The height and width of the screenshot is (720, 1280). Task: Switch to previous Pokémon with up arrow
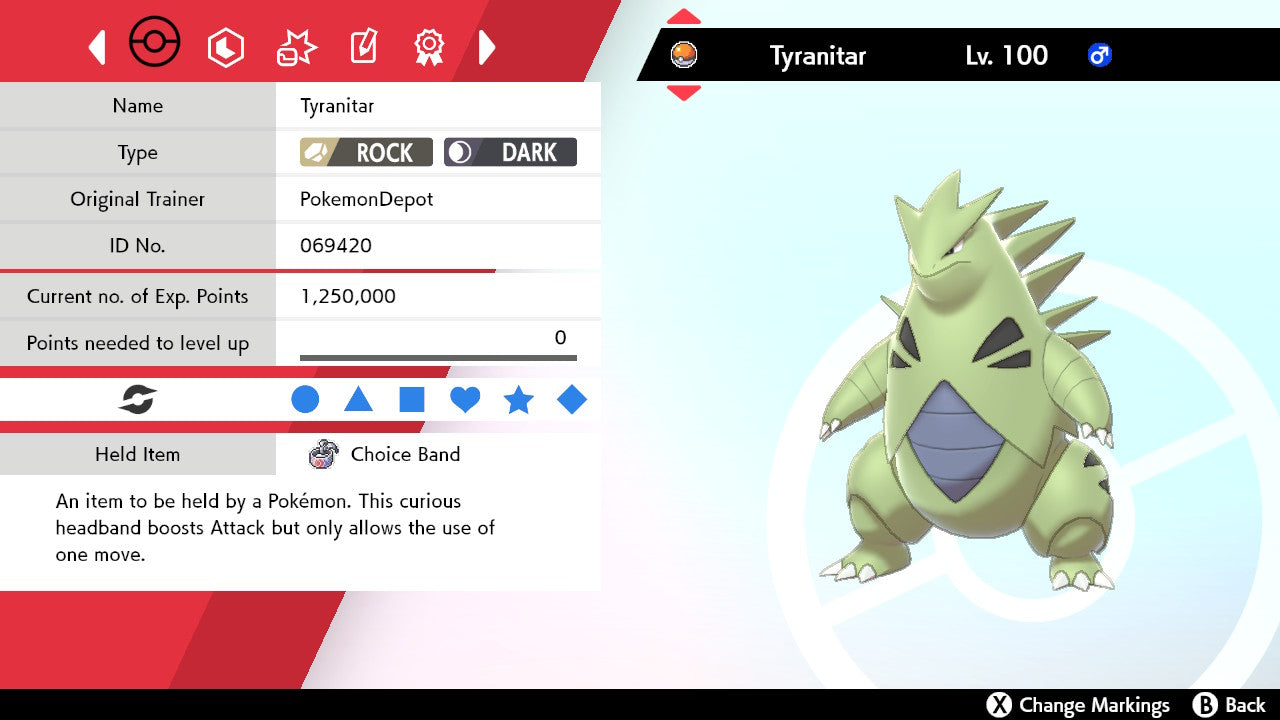click(683, 17)
